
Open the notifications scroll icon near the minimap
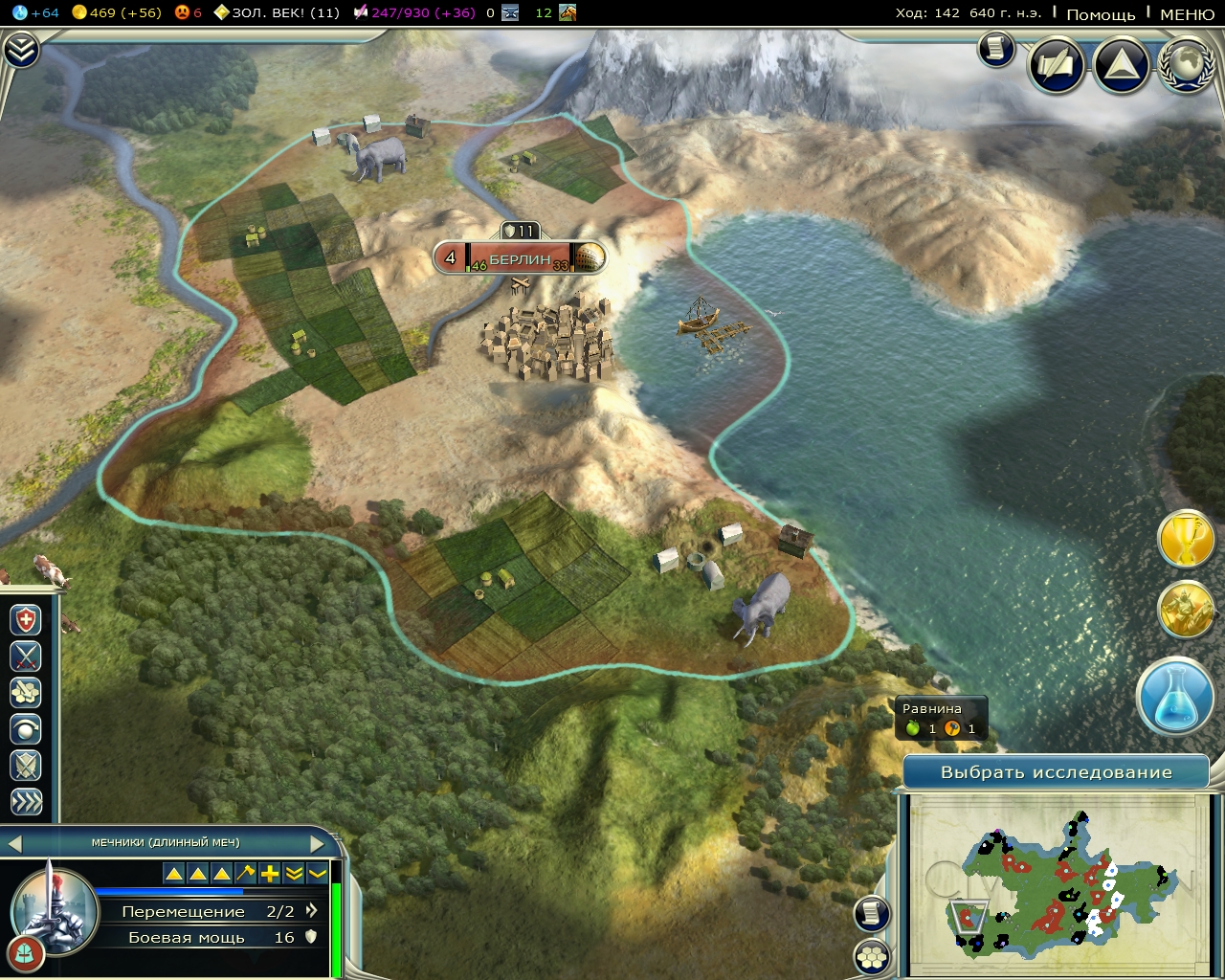874,915
